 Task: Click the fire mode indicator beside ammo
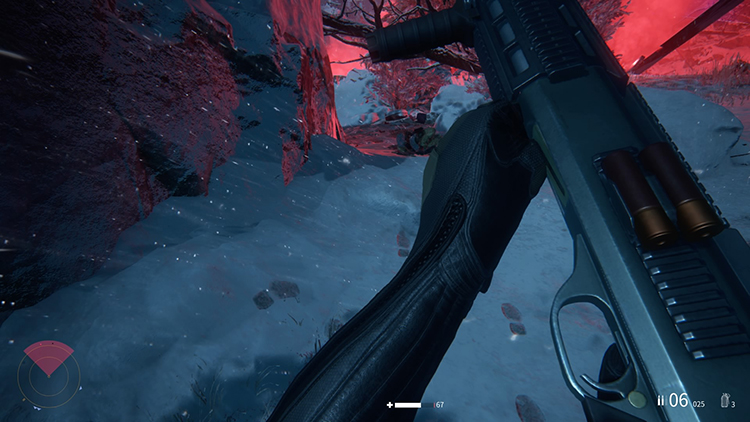(x=660, y=401)
